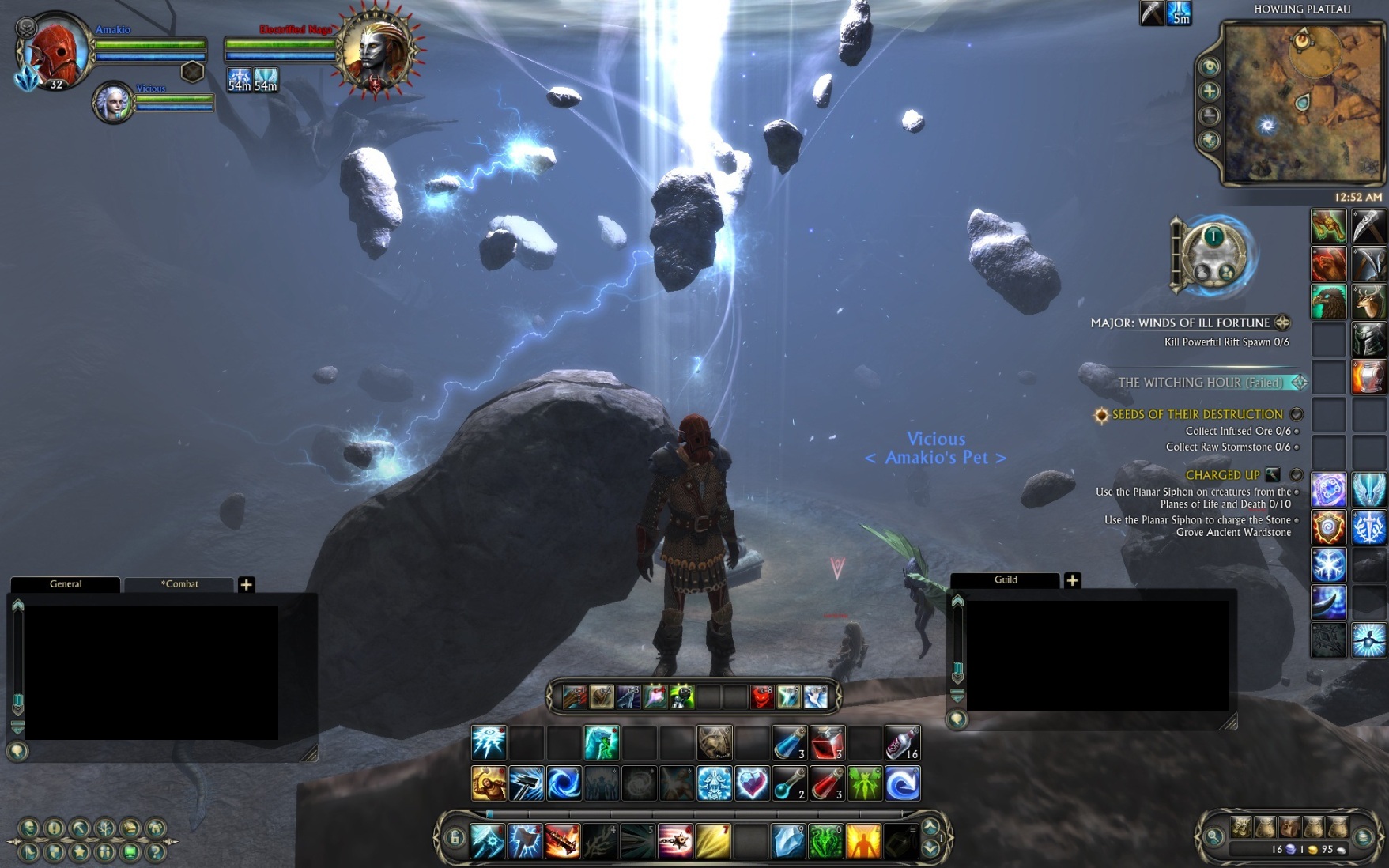
Task: Summon the stag mount from the side bar
Action: tap(1369, 302)
